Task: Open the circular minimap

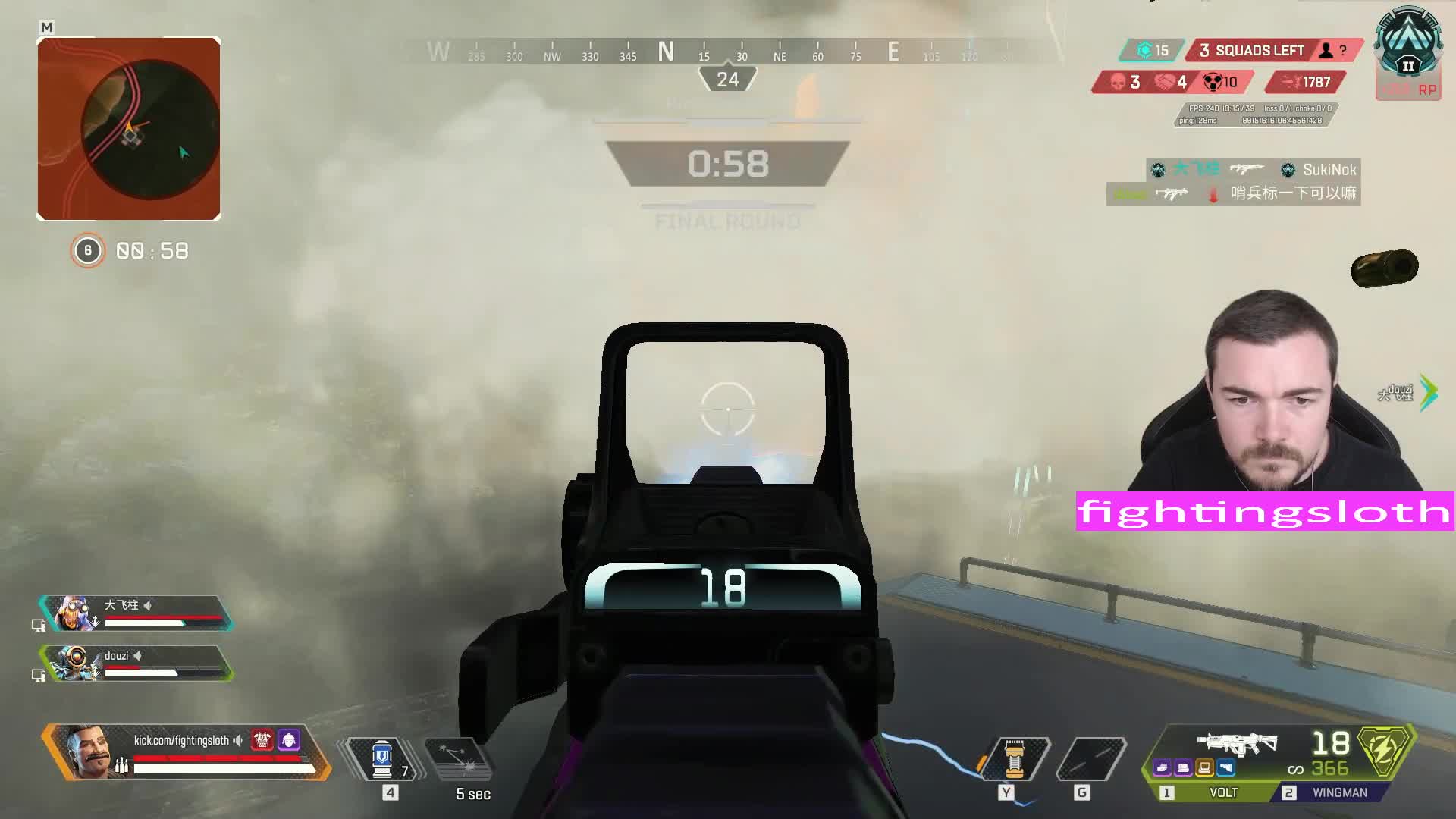Action: (x=129, y=129)
